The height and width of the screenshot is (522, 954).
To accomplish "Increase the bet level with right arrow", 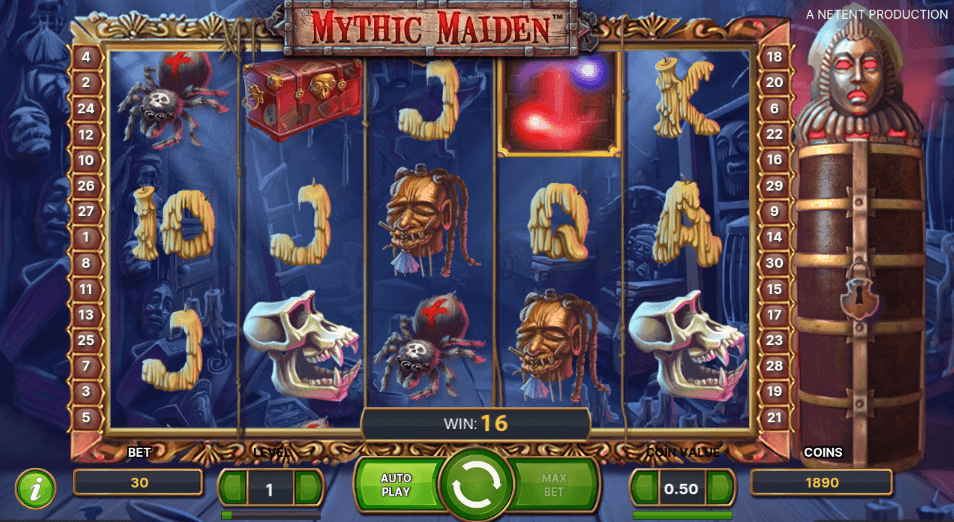I will point(308,488).
